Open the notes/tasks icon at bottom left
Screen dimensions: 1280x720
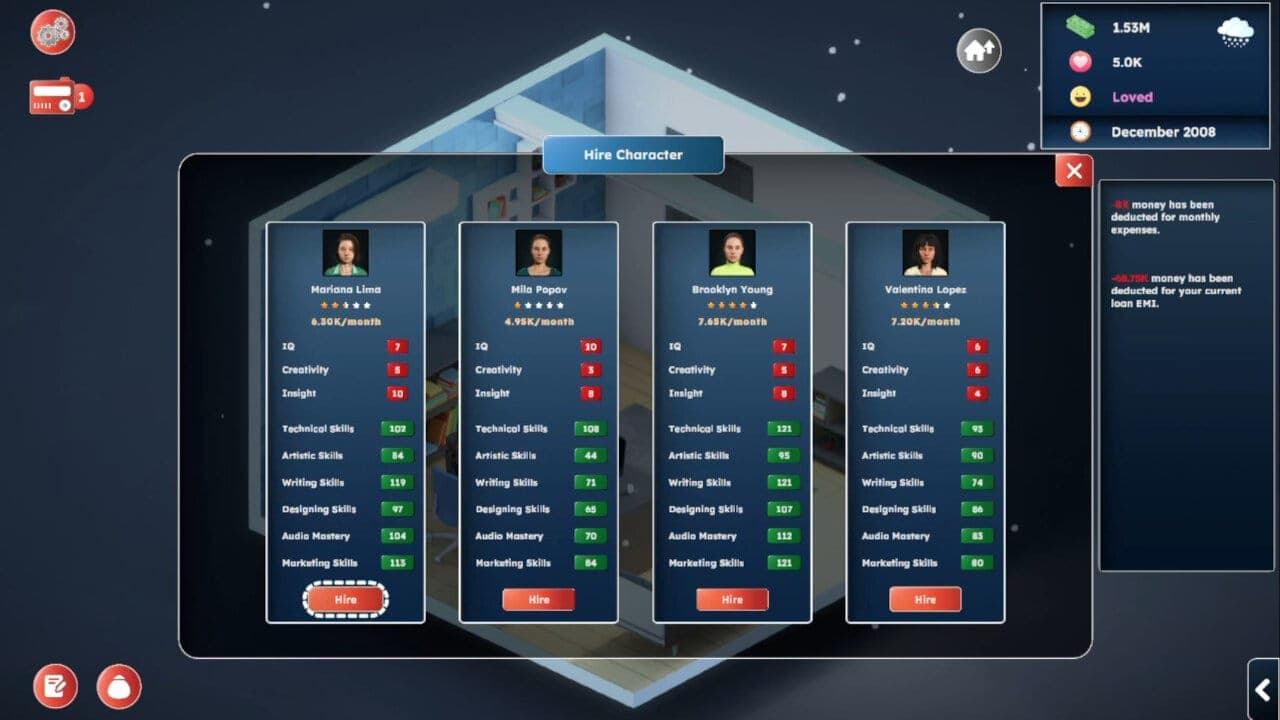coord(54,686)
